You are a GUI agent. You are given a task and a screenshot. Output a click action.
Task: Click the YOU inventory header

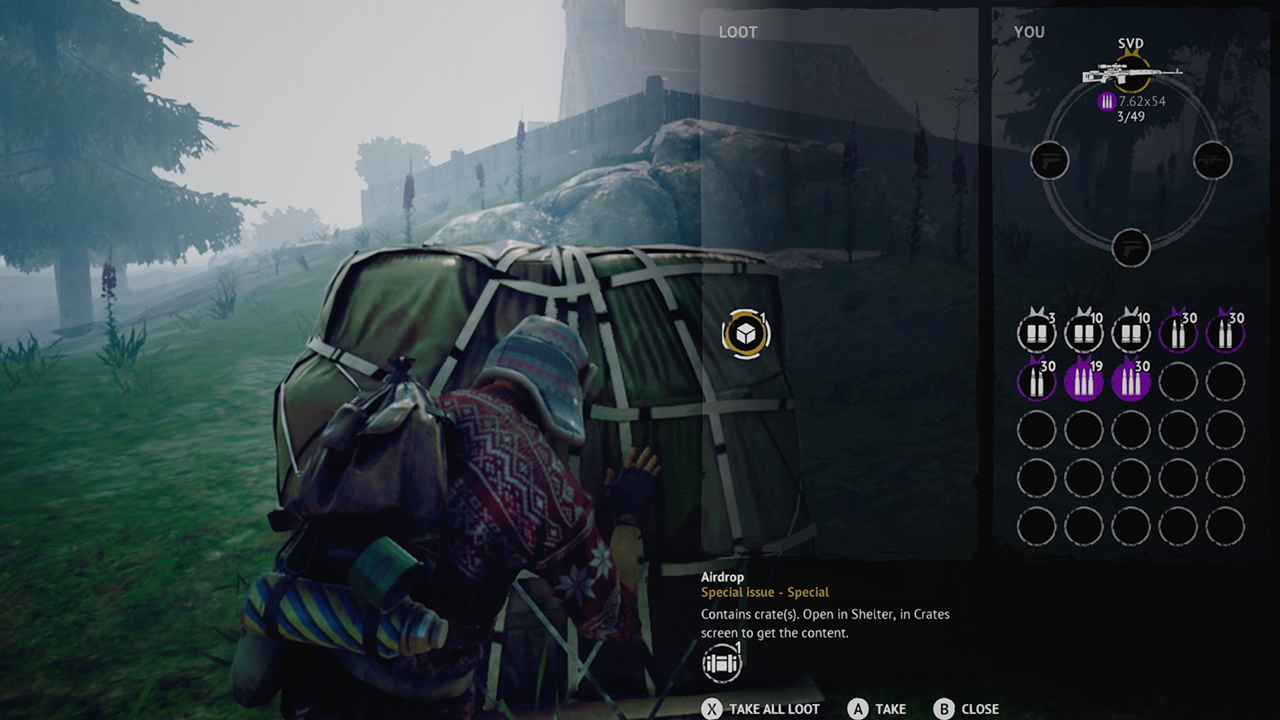(1029, 32)
